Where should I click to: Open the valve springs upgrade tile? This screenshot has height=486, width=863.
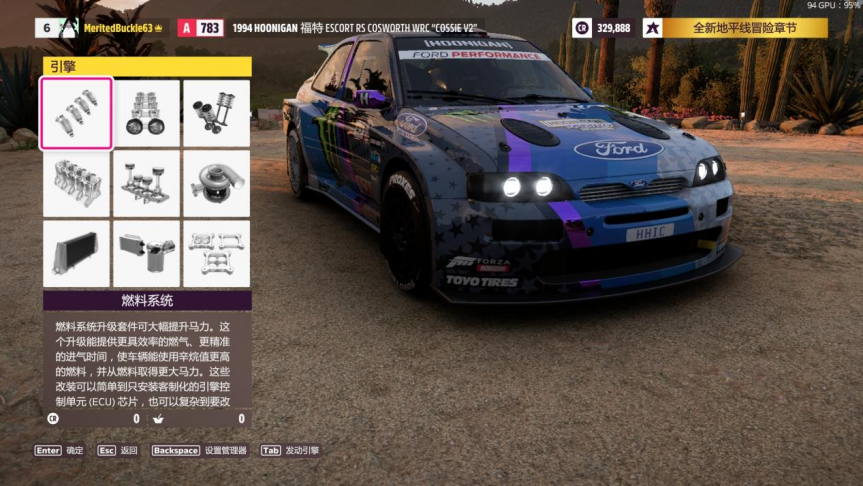tap(216, 114)
